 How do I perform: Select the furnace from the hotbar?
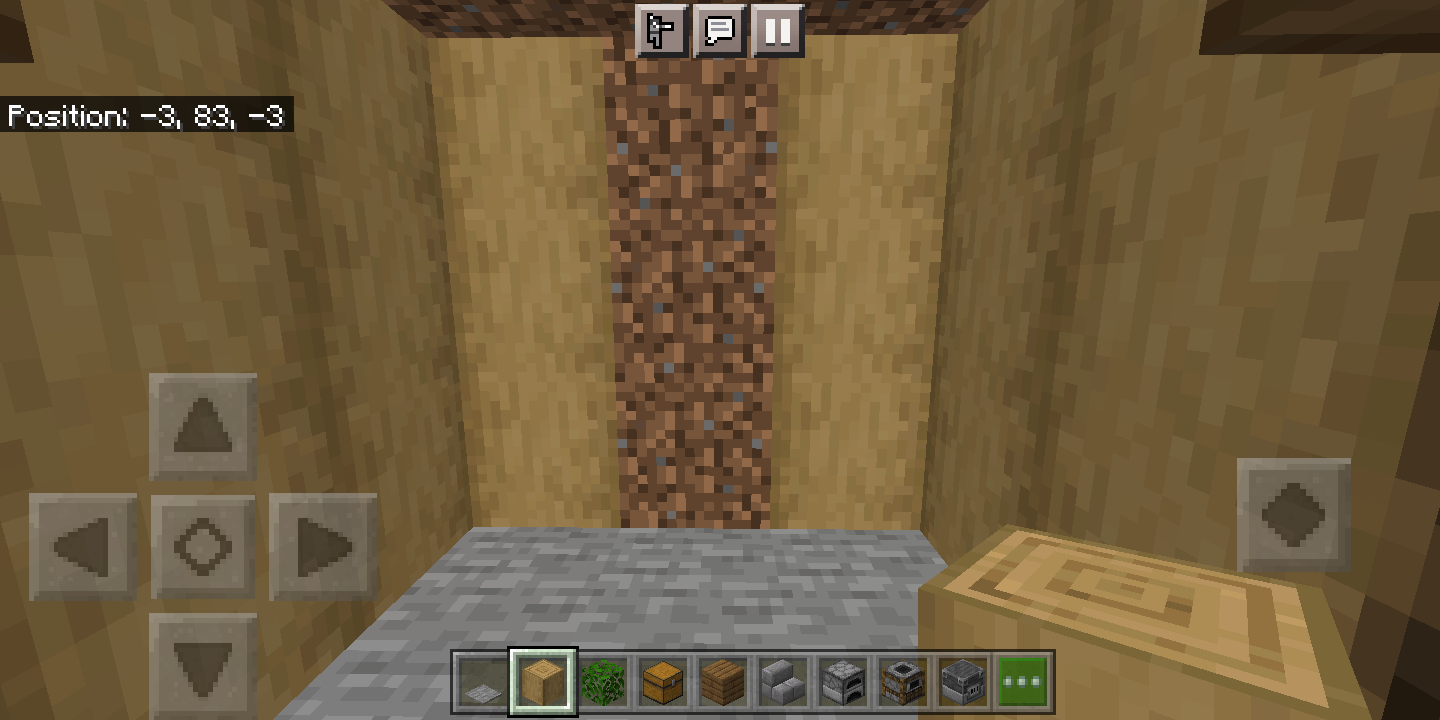point(843,681)
